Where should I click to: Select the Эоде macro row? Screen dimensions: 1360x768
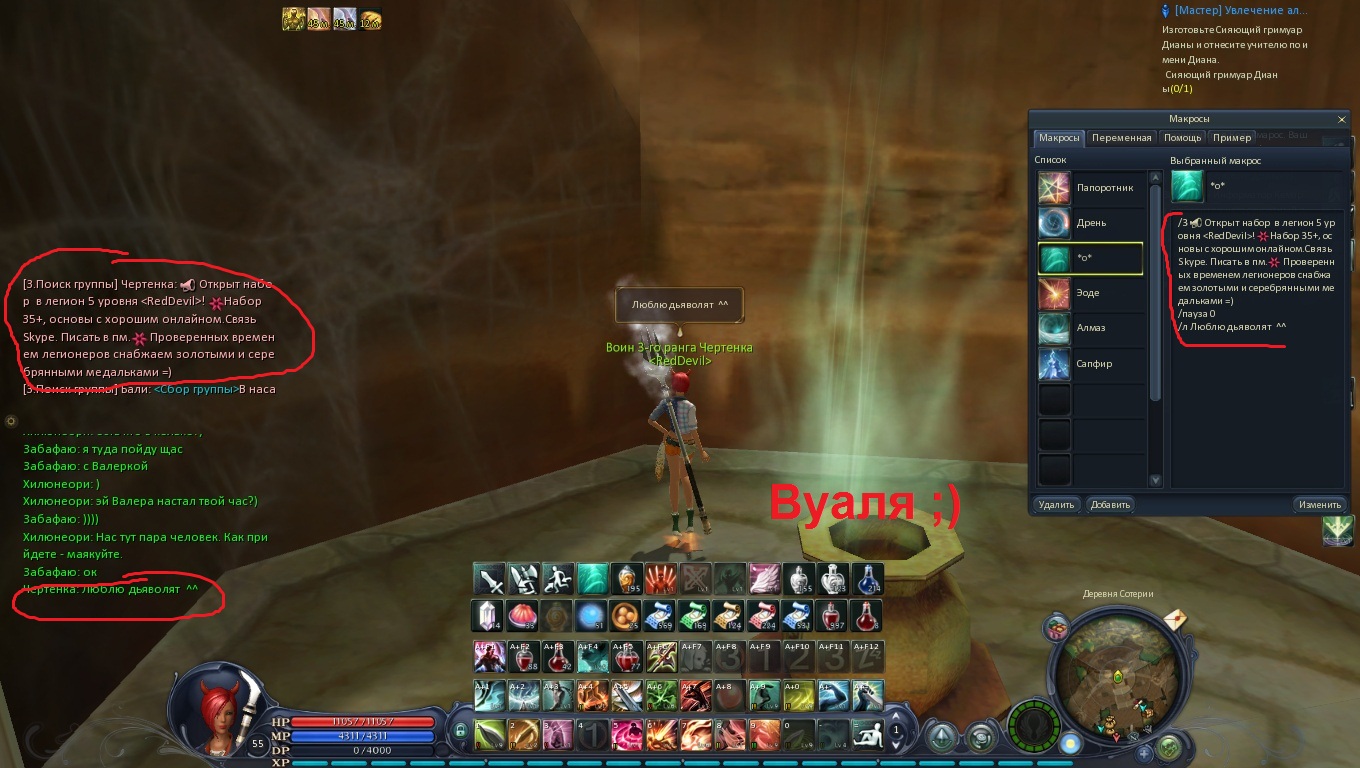1090,293
